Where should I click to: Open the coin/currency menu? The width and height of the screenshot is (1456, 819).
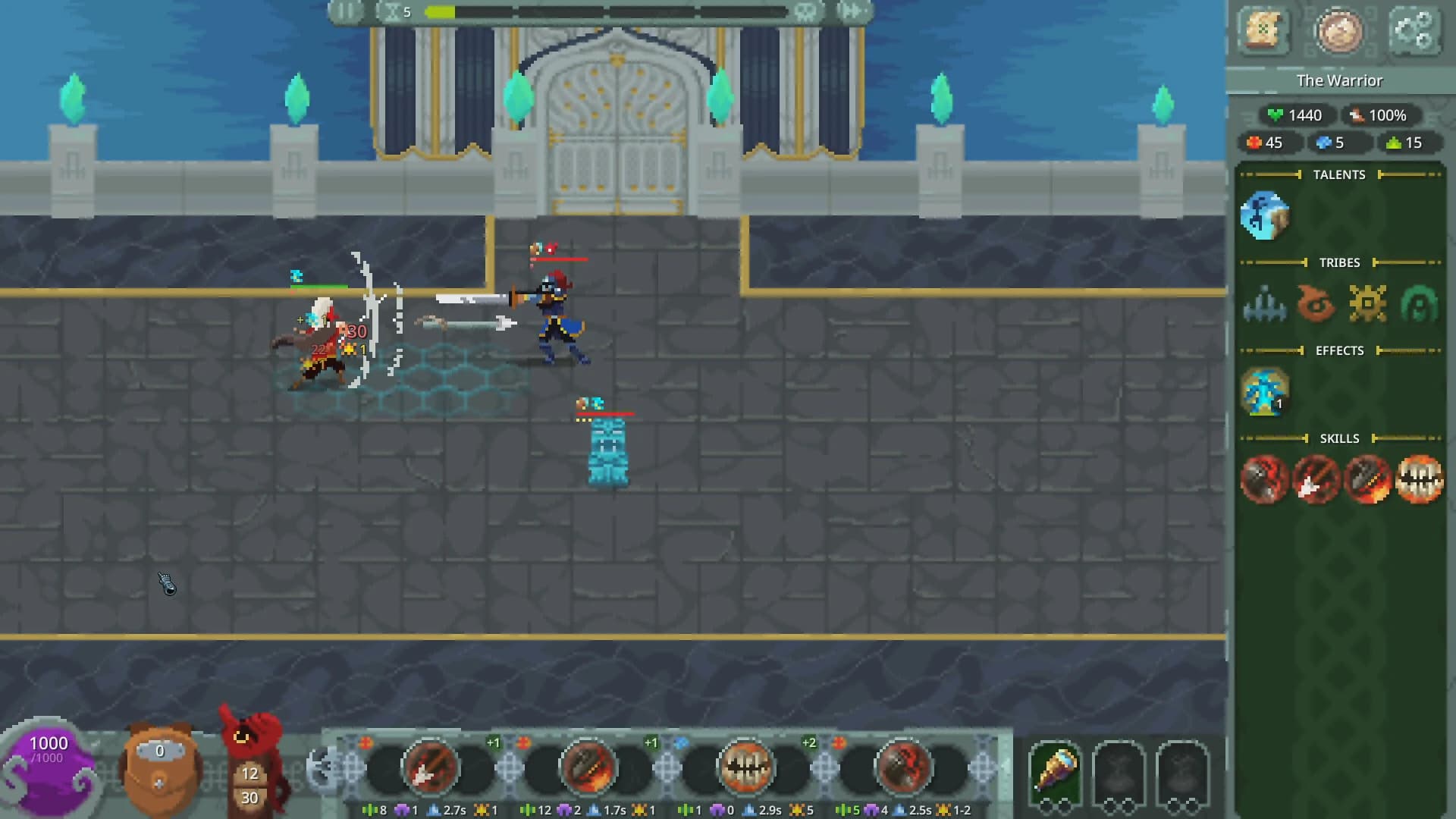(x=1341, y=32)
